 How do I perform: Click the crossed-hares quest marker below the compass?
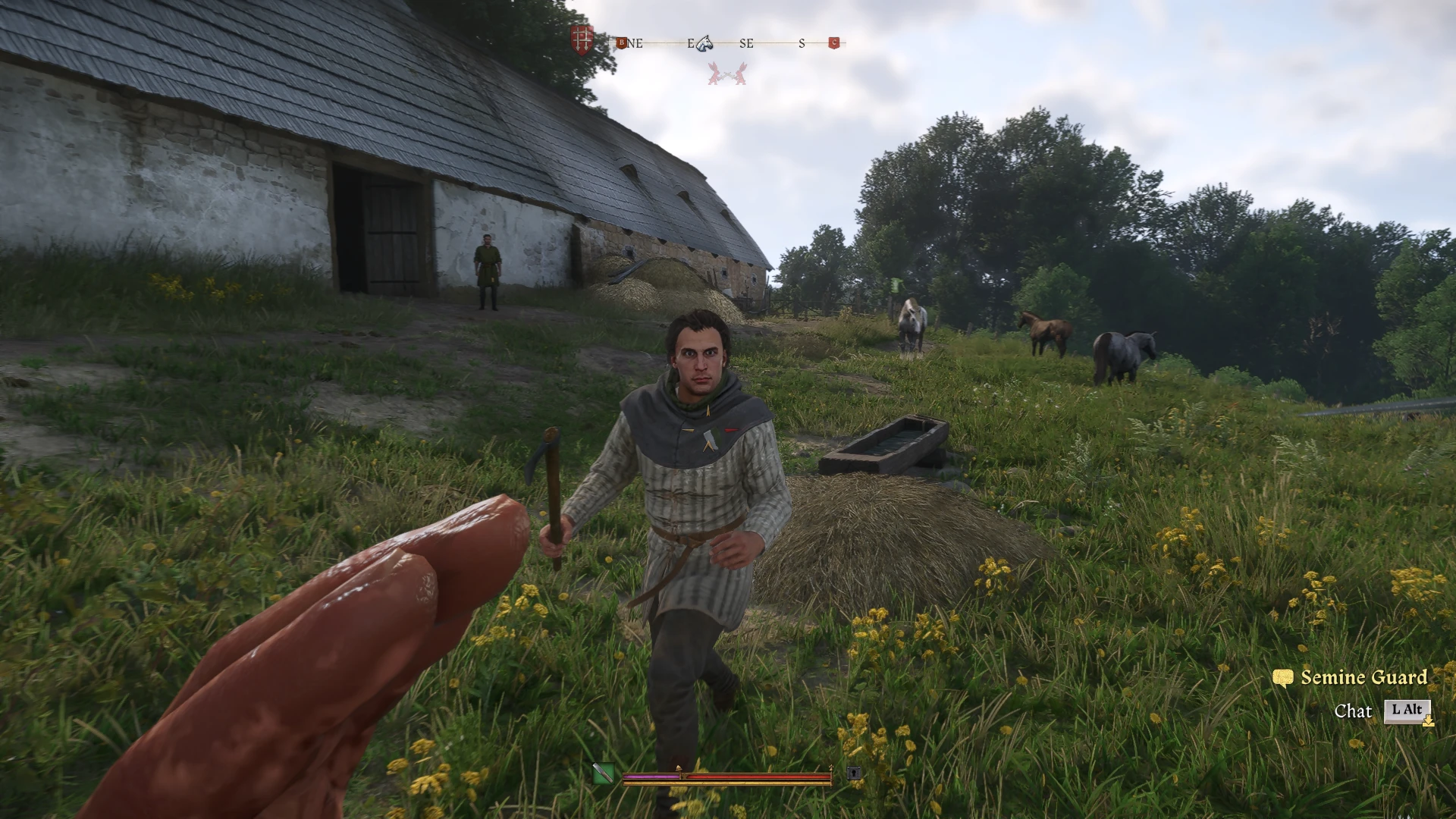pos(728,75)
